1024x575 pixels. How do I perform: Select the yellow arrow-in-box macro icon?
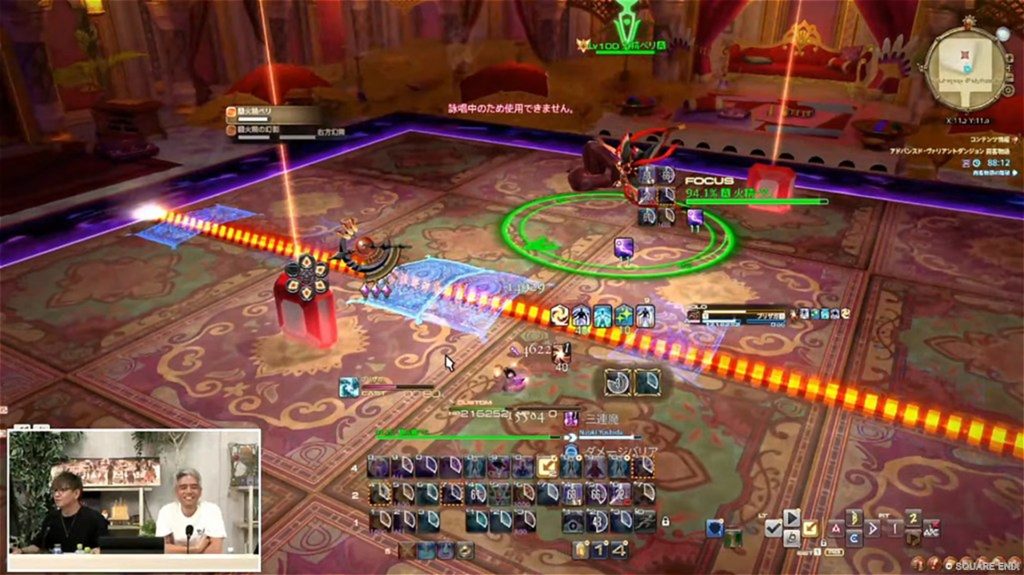810,528
